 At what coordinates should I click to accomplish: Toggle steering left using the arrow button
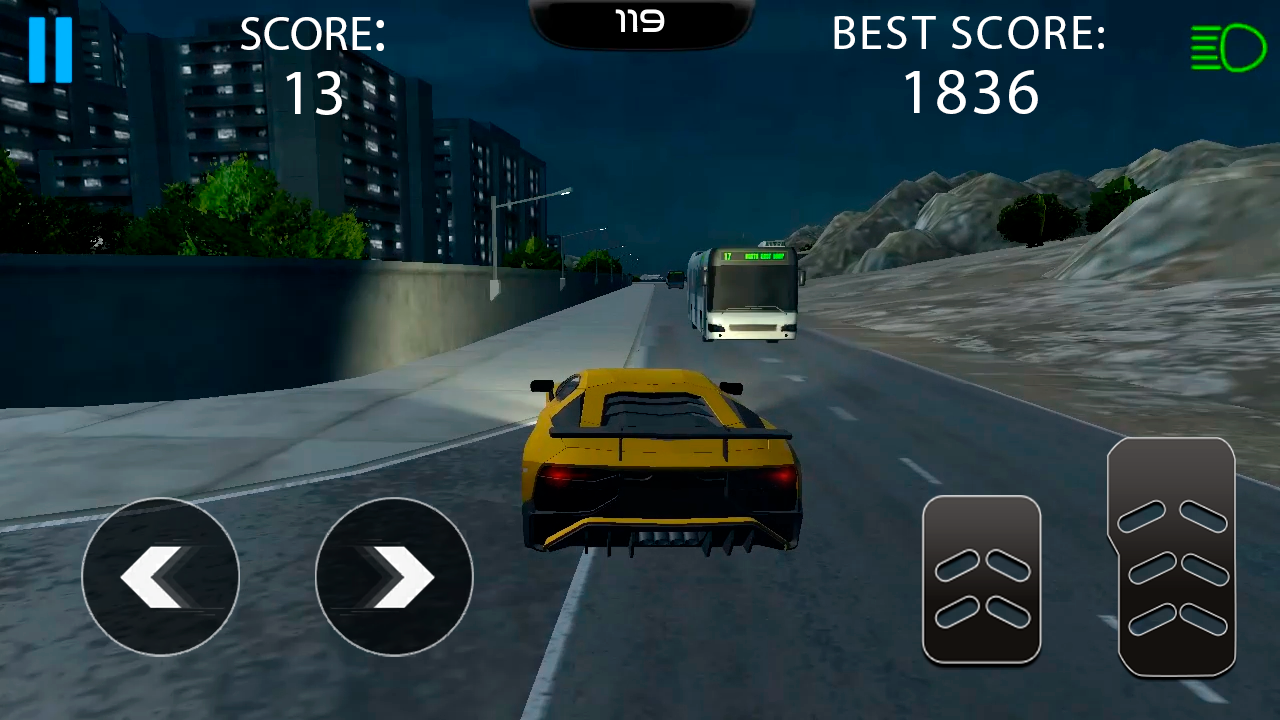point(160,577)
